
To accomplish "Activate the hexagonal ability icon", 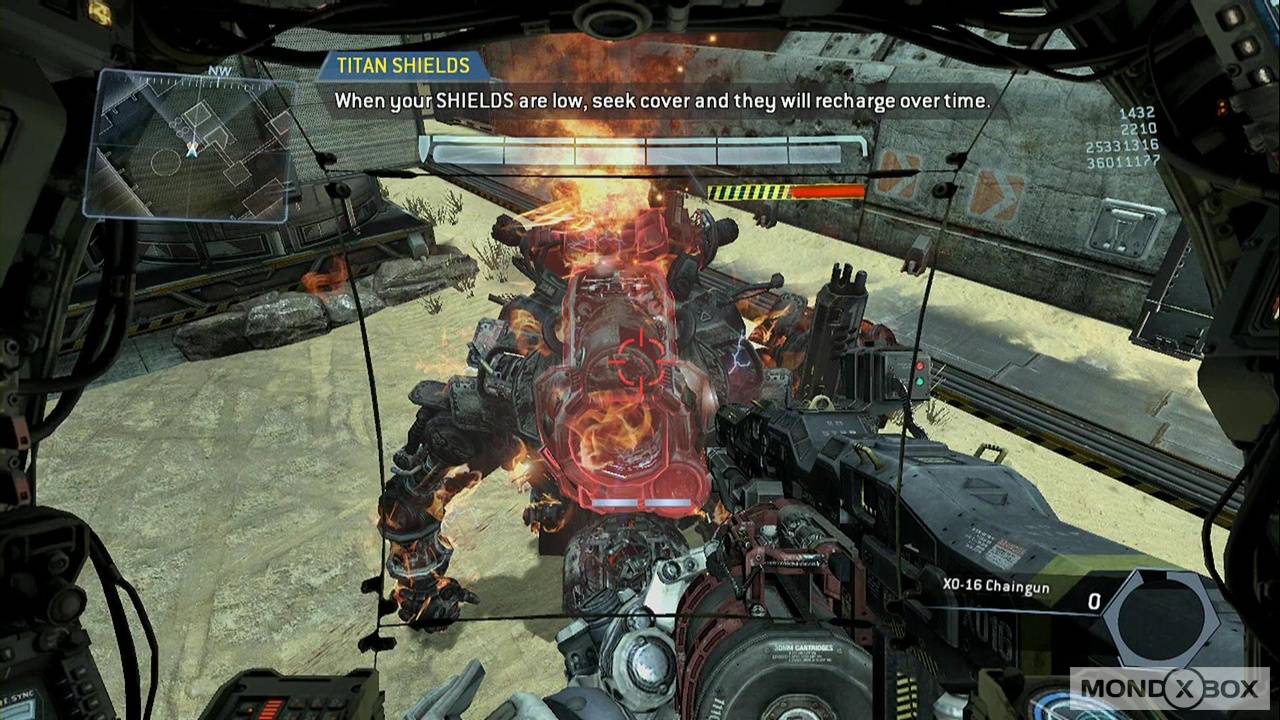I will (1164, 615).
